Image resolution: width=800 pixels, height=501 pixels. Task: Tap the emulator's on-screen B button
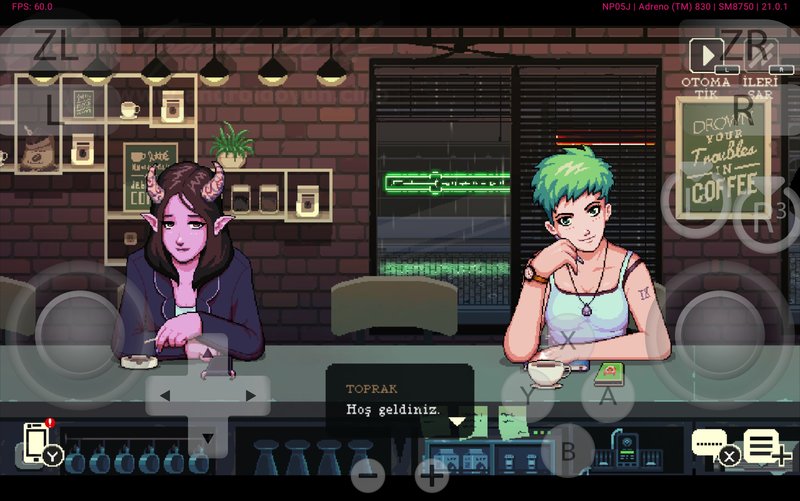click(x=568, y=450)
